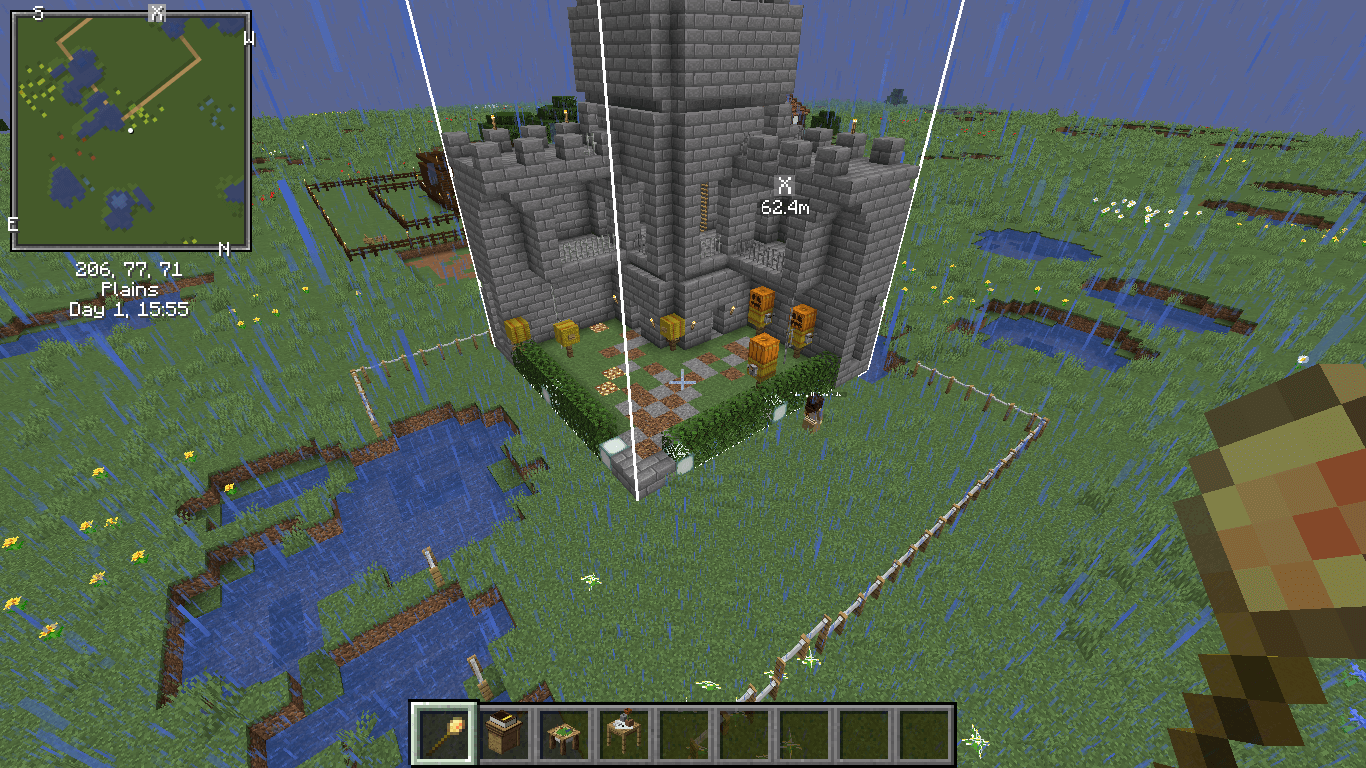Pick the writing desk hotbar slot
Image resolution: width=1366 pixels, height=768 pixels.
622,734
